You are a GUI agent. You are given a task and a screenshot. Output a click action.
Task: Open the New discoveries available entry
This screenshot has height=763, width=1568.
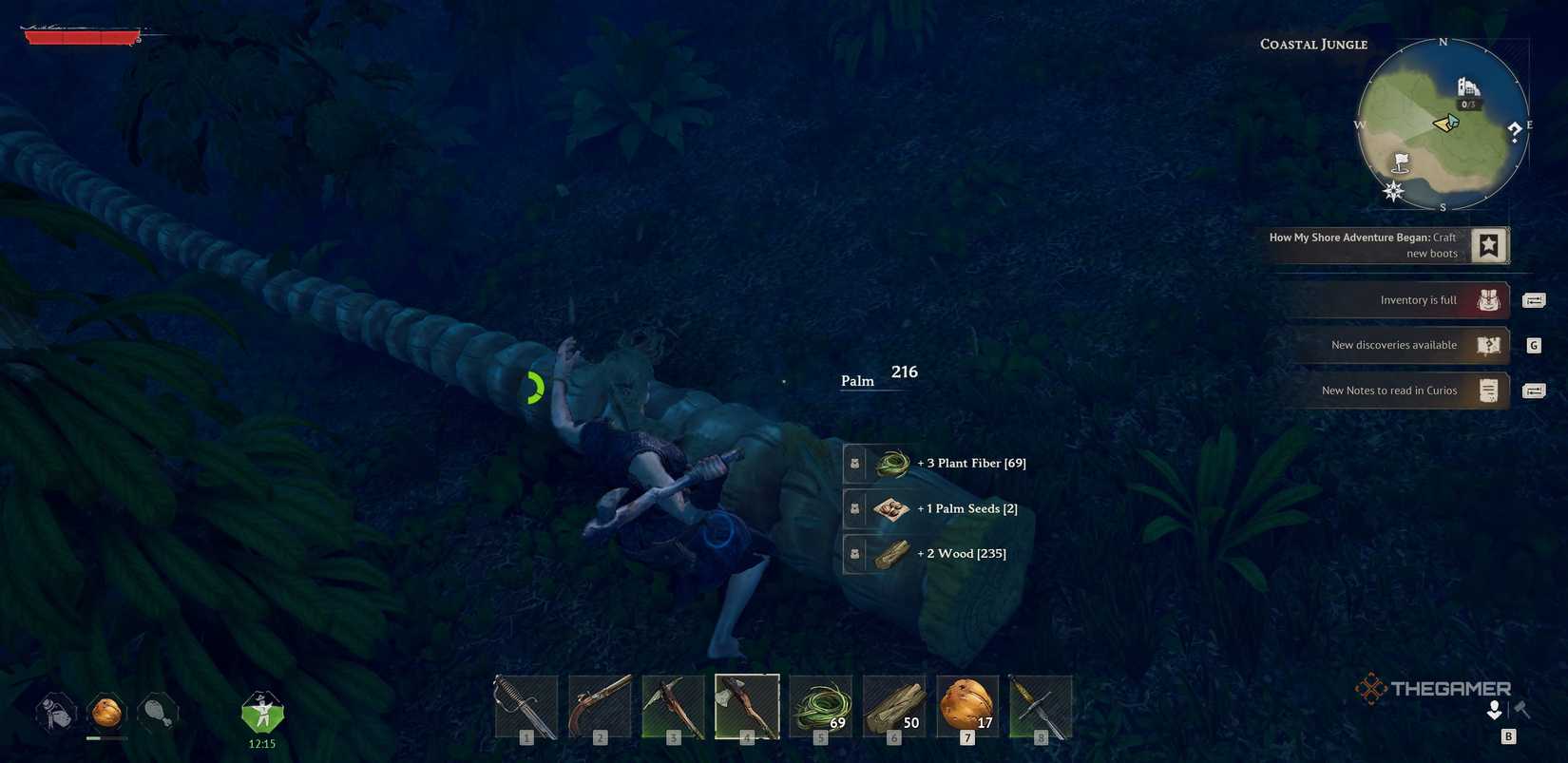coord(1395,345)
